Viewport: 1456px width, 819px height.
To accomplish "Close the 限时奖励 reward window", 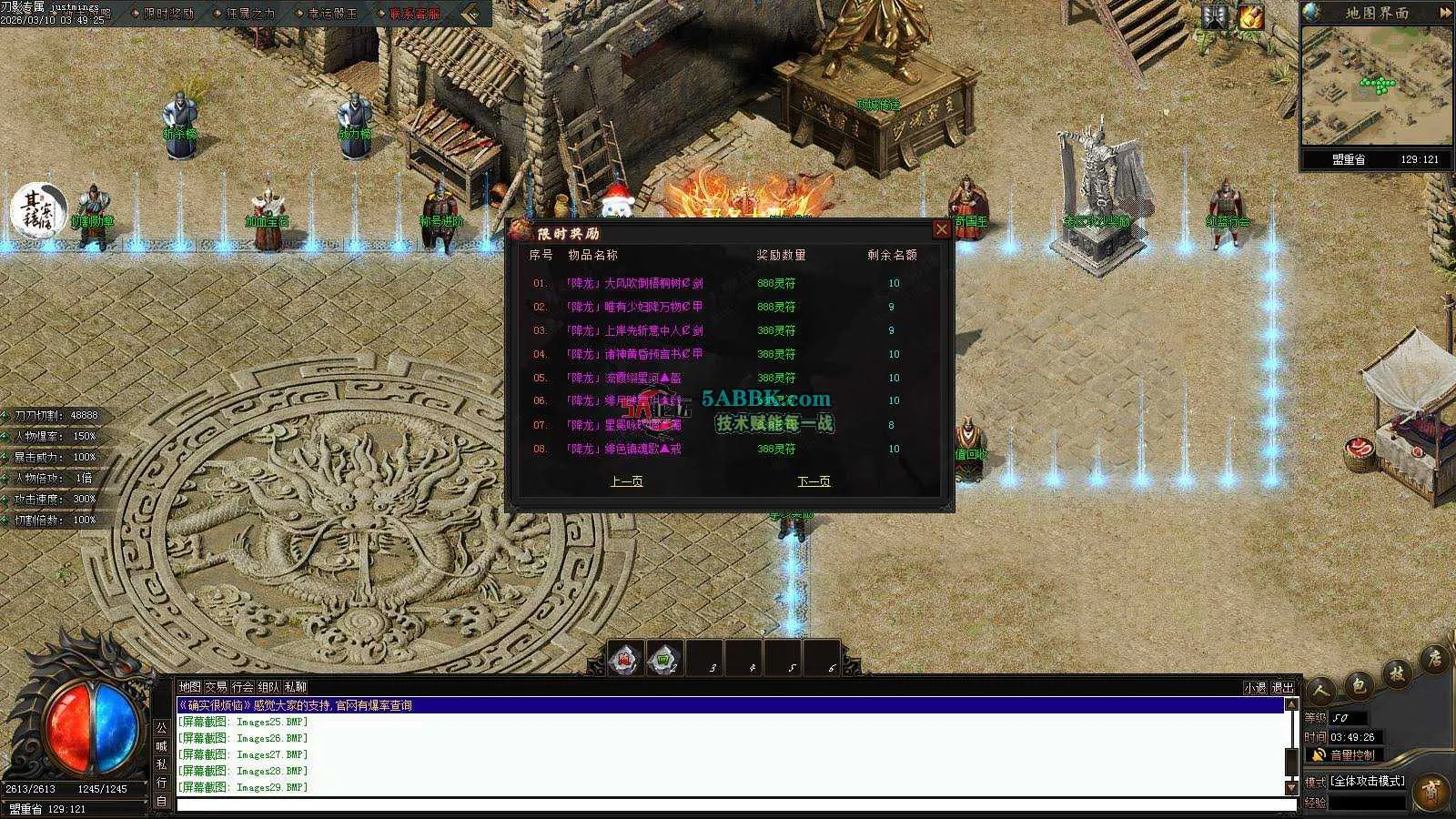I will (x=942, y=229).
